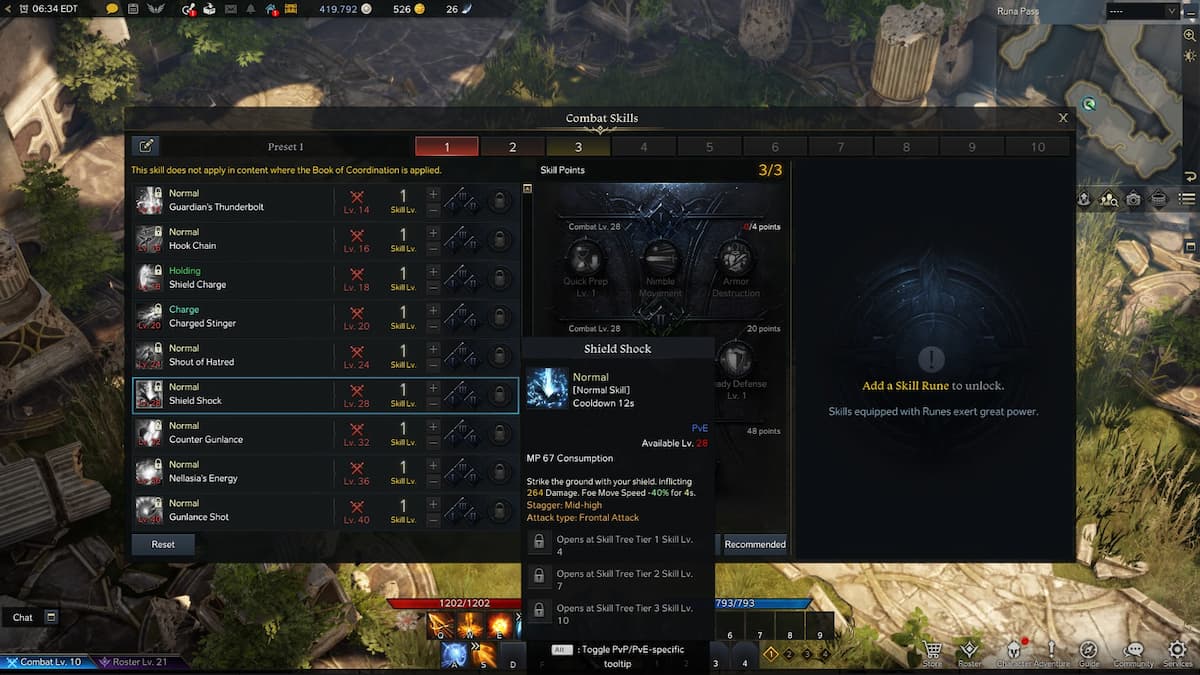
Task: Close the Combat Skills window
Action: [1063, 118]
